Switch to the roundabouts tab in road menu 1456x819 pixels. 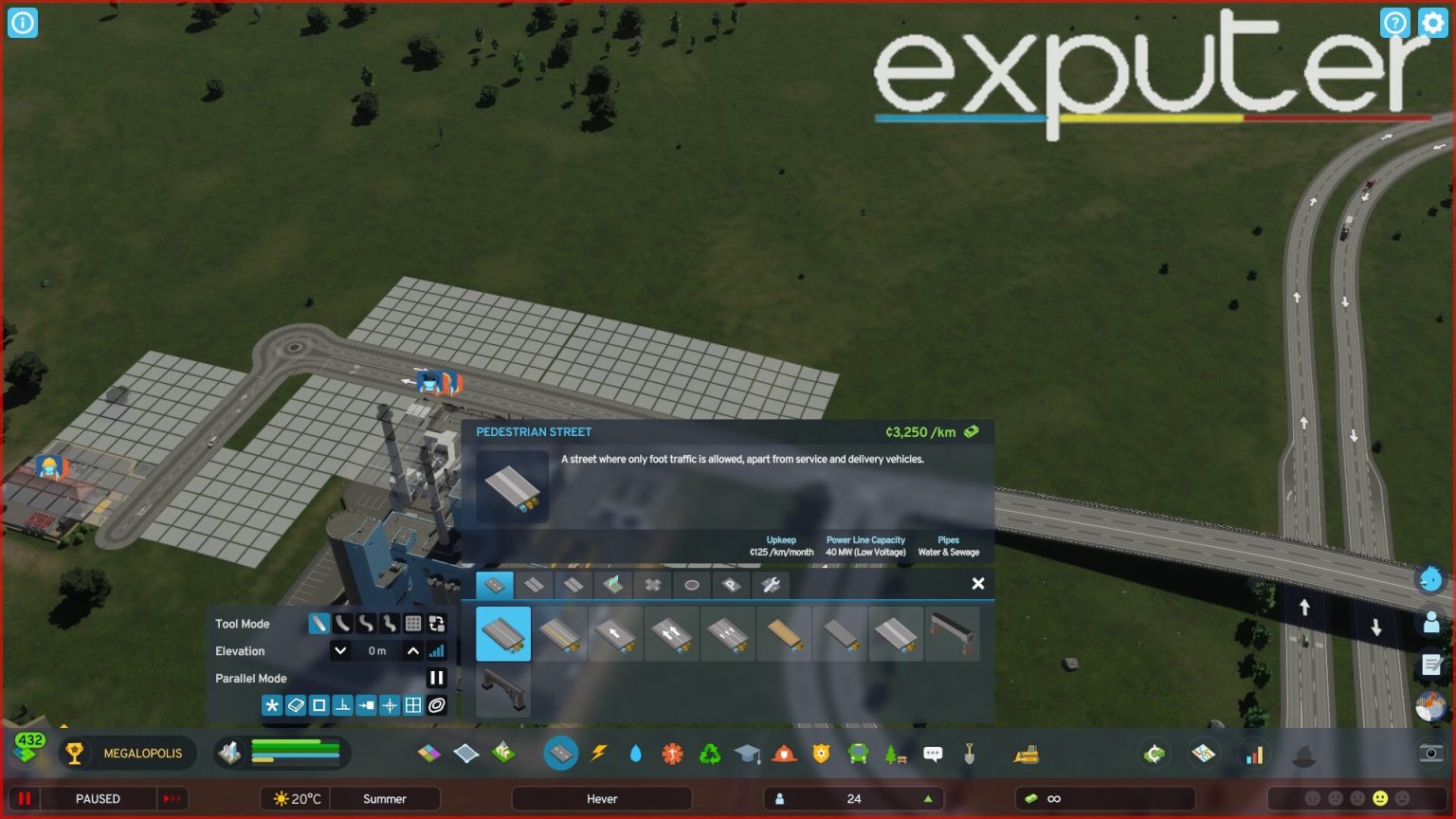coord(690,584)
